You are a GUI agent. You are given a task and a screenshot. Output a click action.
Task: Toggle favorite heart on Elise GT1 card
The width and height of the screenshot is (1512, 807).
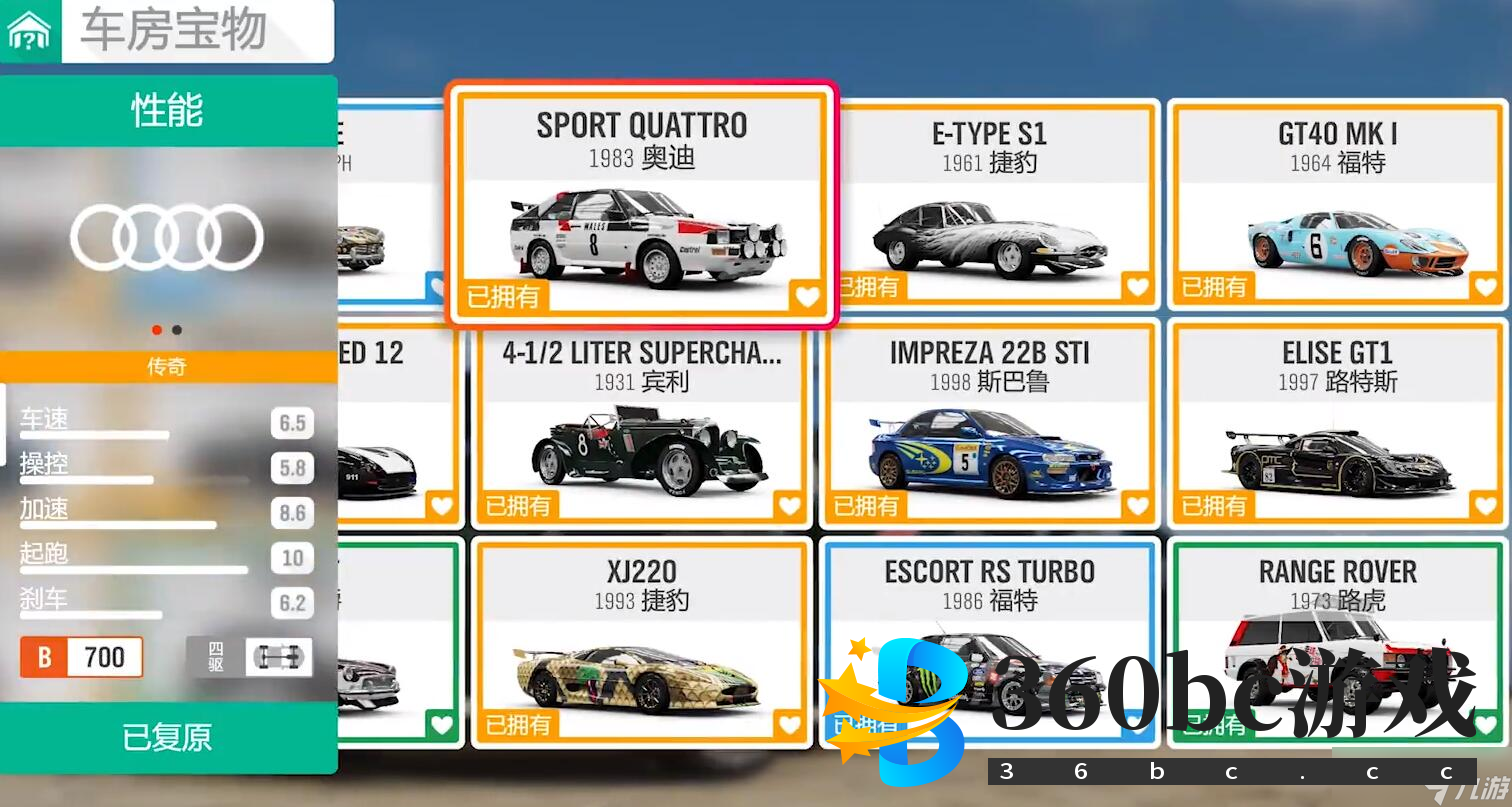1485,507
